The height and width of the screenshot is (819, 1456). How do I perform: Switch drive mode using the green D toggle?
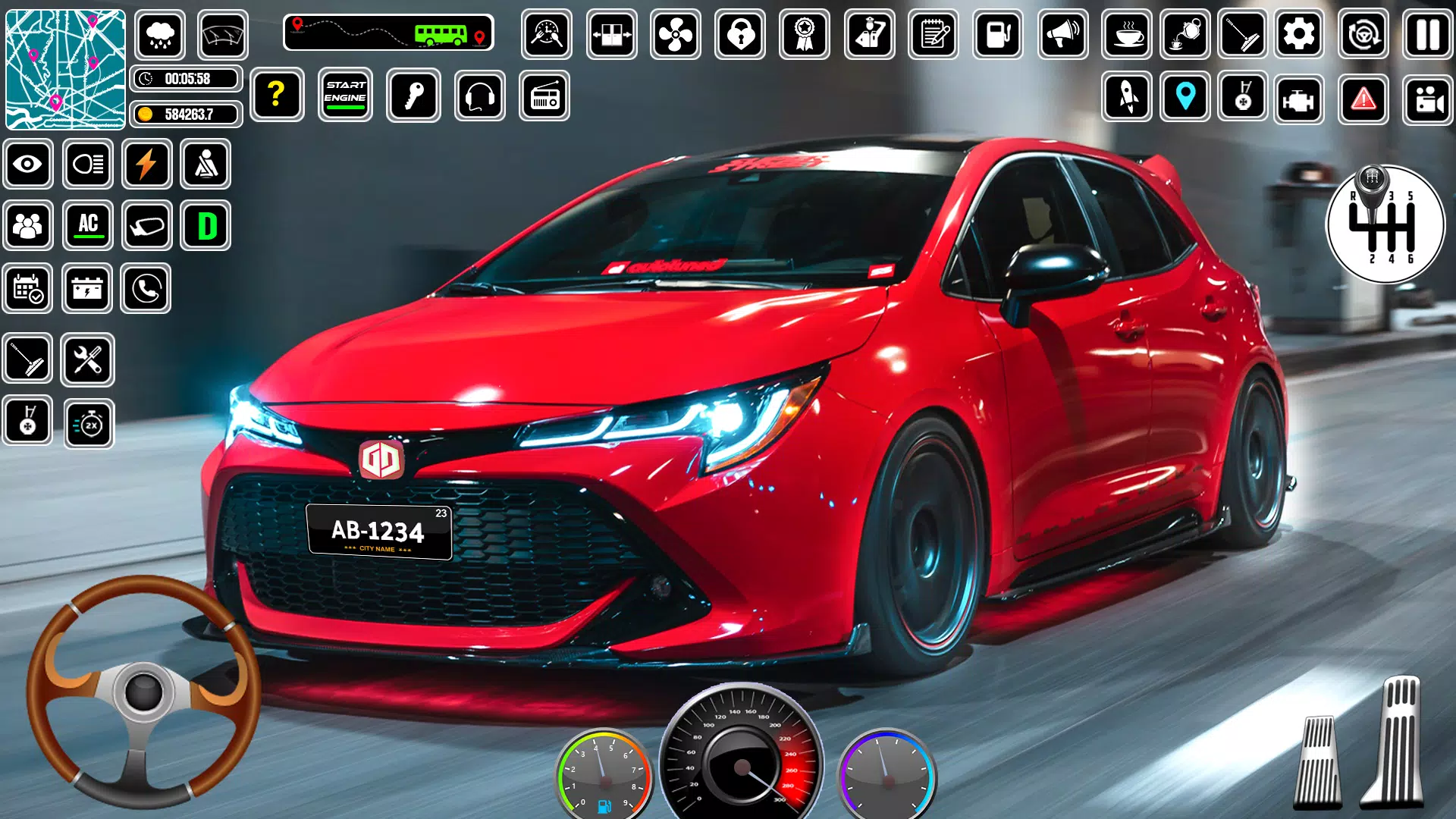(x=206, y=225)
